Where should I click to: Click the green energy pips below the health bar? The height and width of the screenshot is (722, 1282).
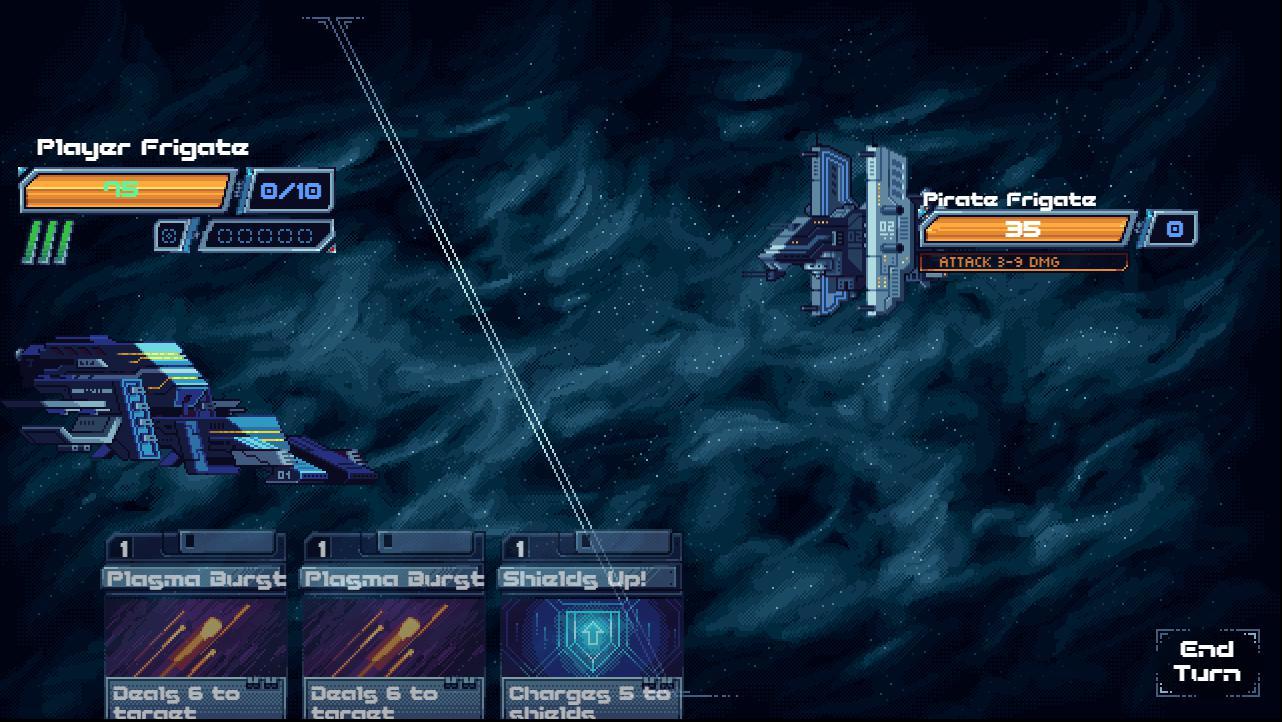(x=48, y=237)
